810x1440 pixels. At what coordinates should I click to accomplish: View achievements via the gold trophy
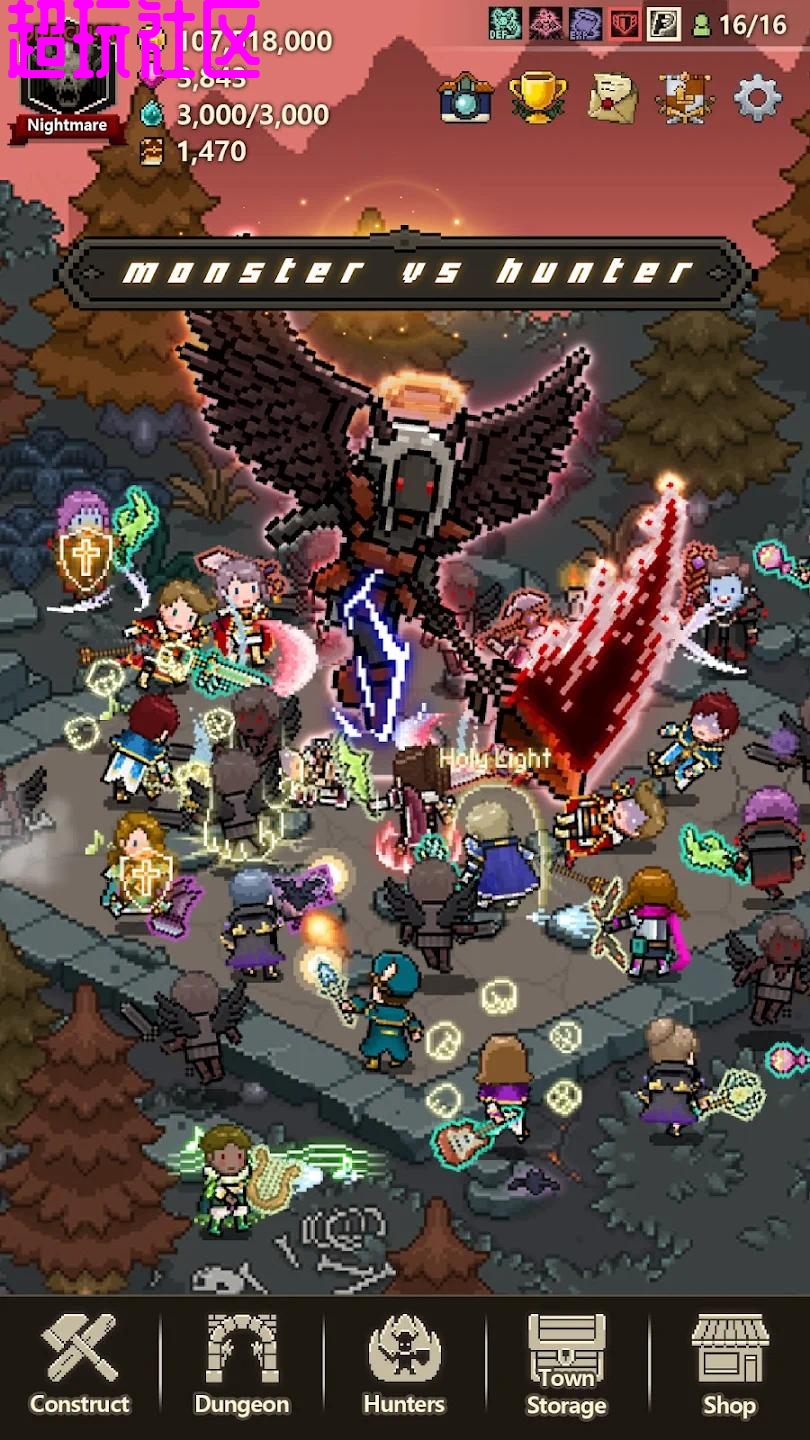[538, 98]
